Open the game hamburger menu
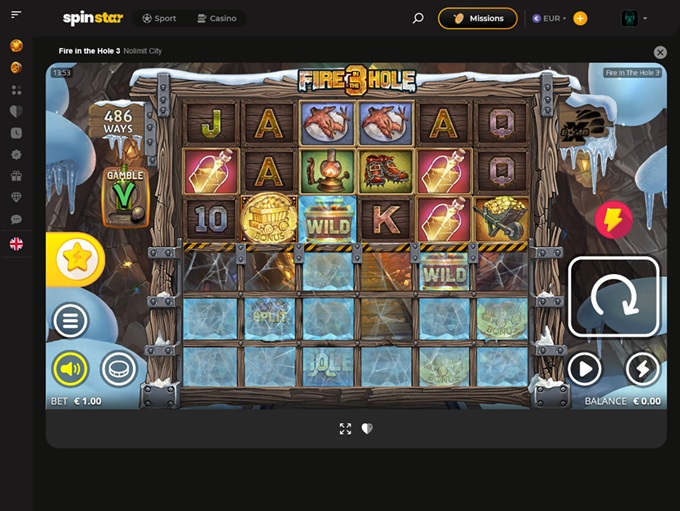The height and width of the screenshot is (511, 680). tap(71, 321)
